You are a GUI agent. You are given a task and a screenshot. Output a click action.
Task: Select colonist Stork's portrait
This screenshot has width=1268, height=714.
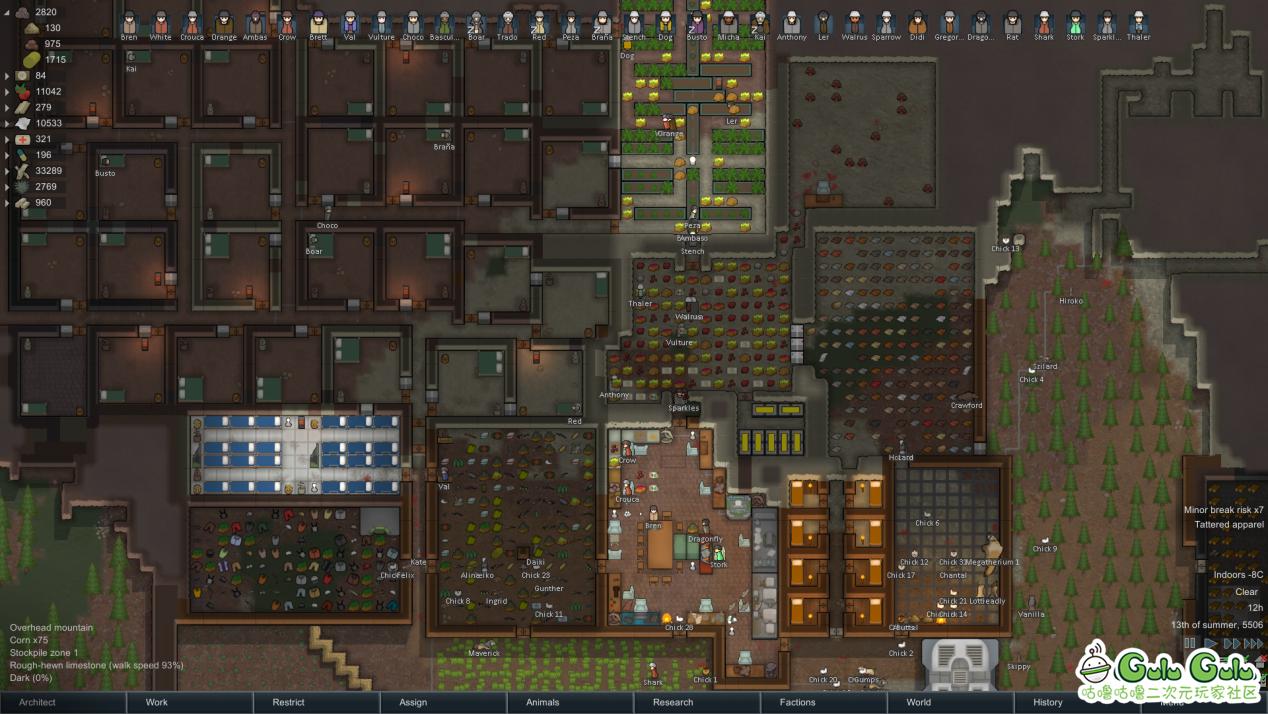(x=1075, y=23)
